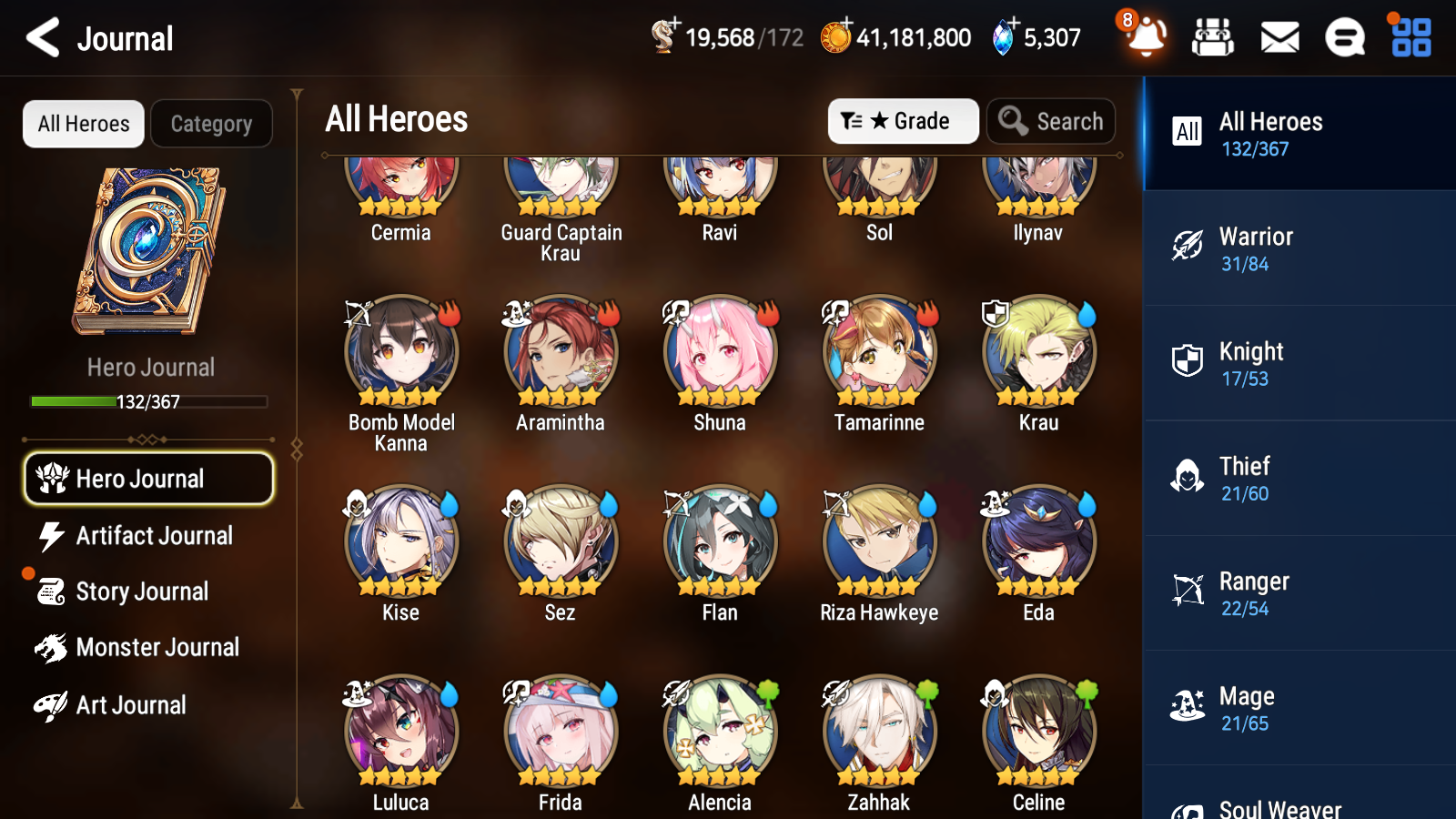Screen dimensions: 1456x819
Task: Open the inventory chest icon
Action: (x=1214, y=37)
